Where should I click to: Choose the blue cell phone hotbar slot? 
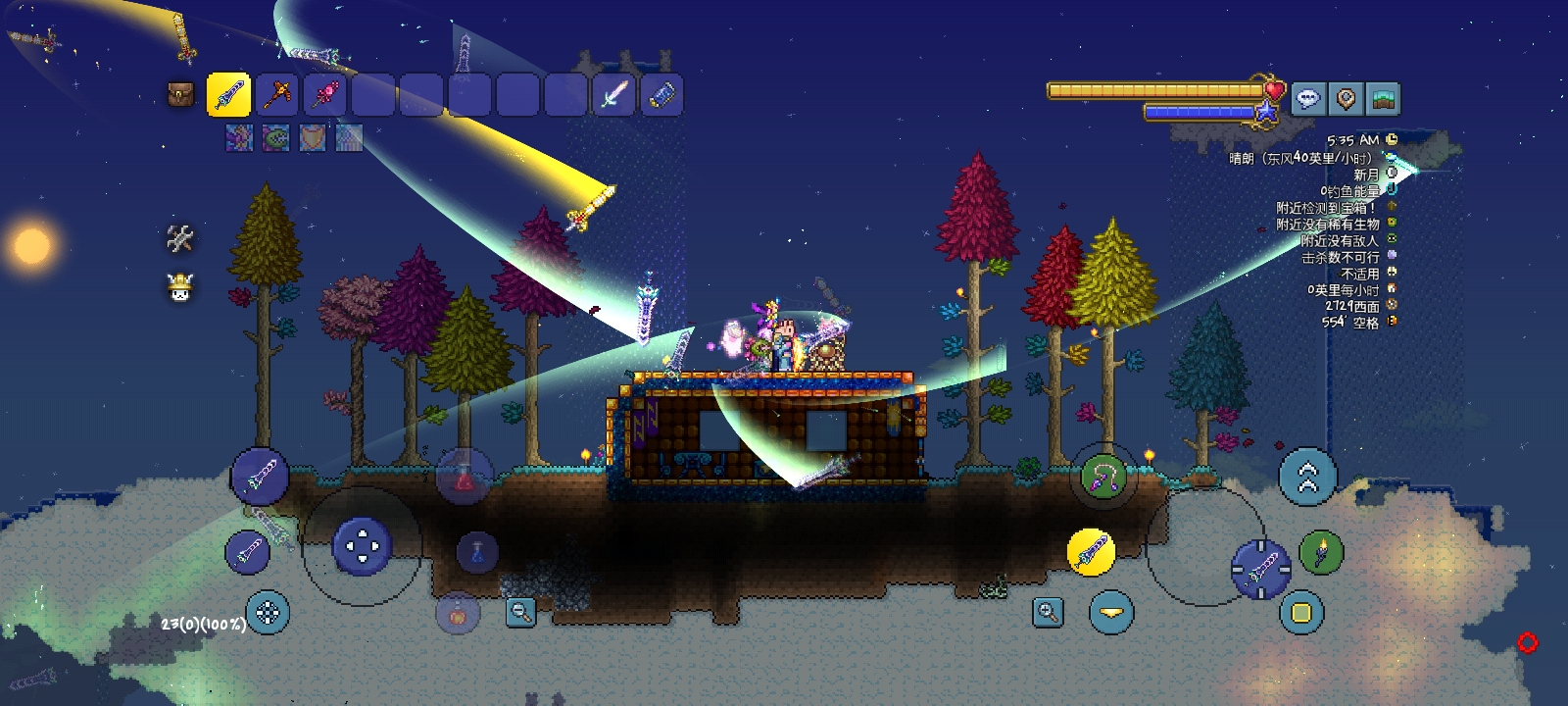(x=661, y=96)
